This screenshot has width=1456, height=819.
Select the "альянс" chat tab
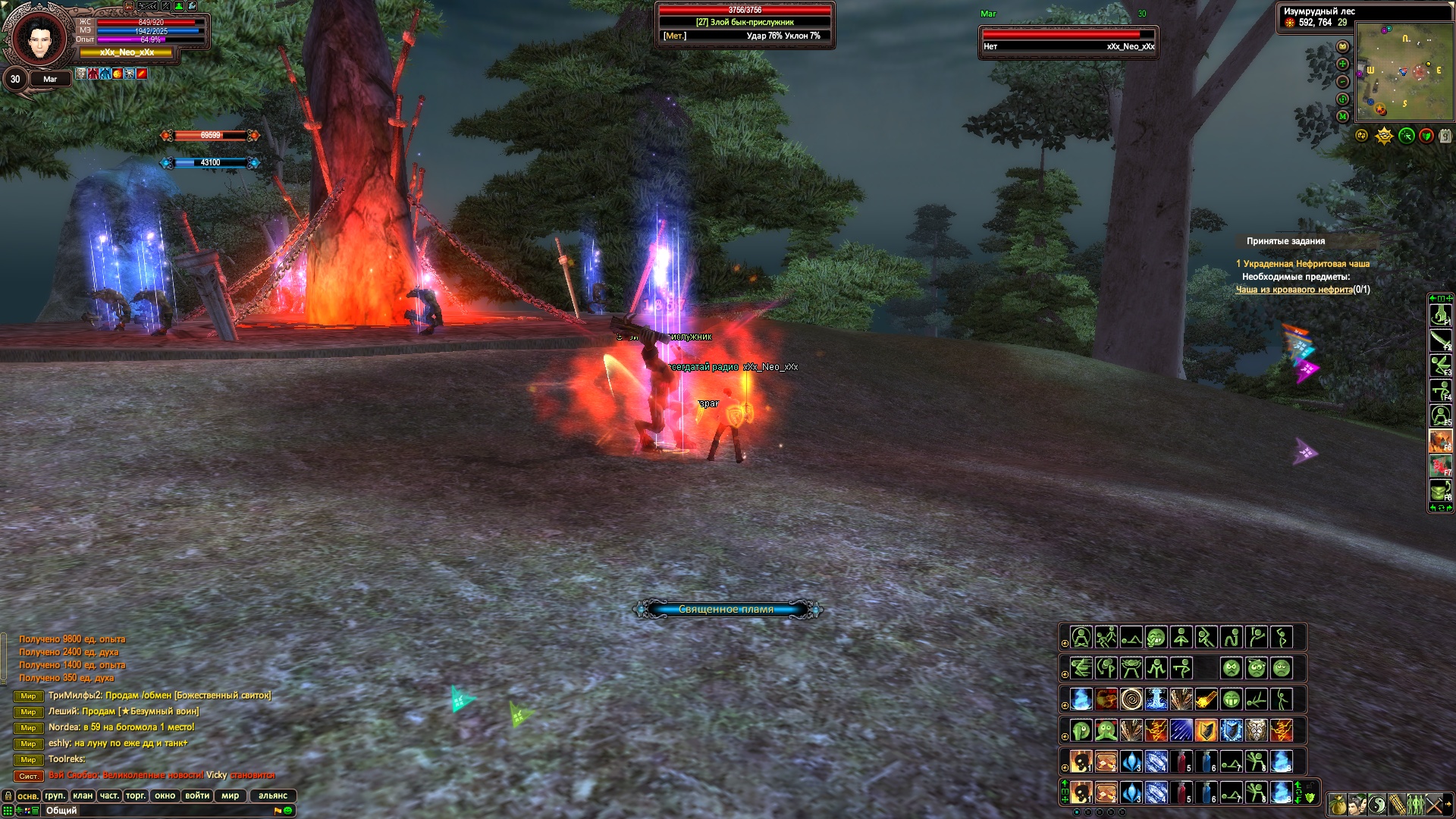[x=273, y=795]
